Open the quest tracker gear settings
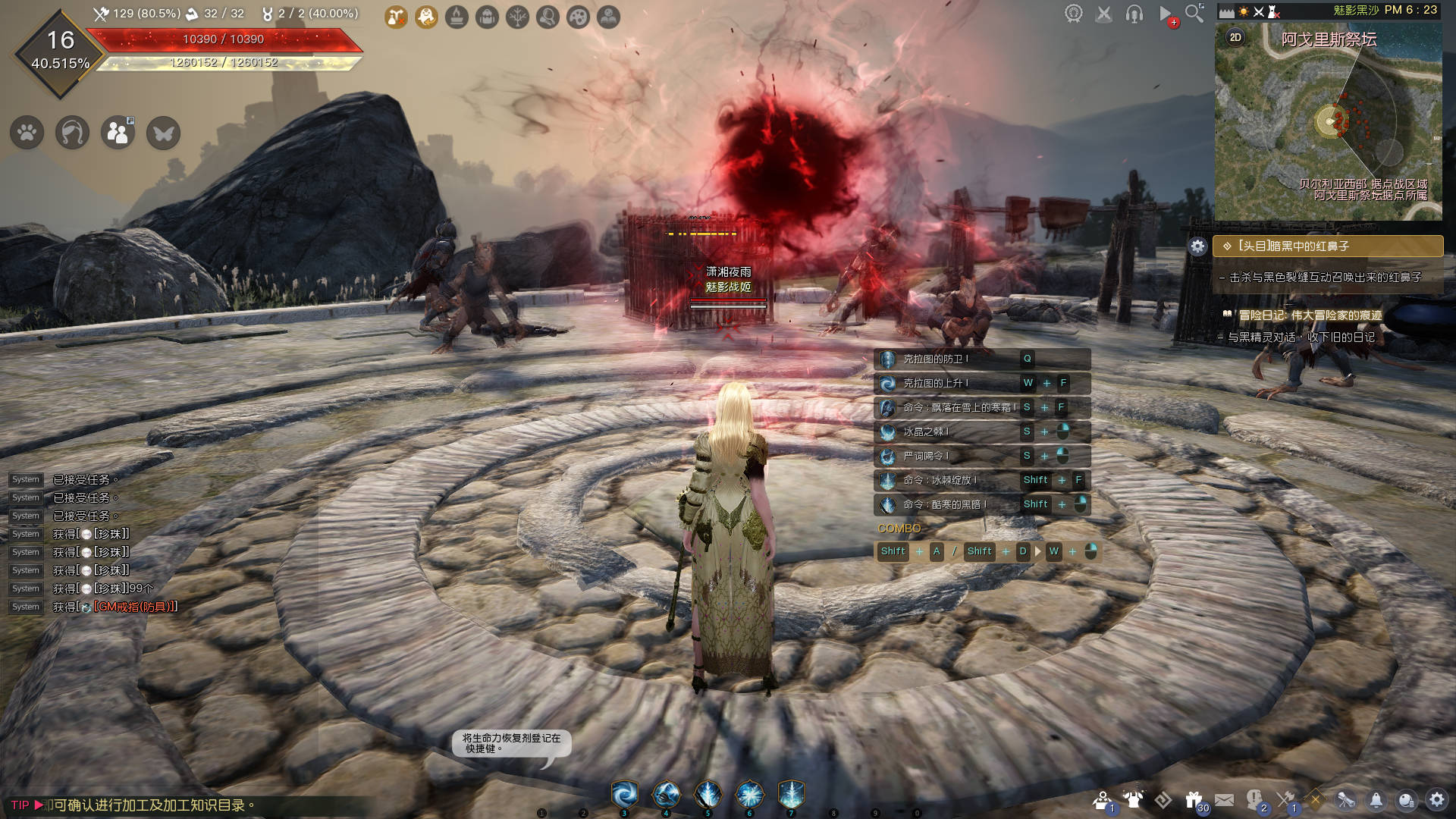 [x=1197, y=246]
